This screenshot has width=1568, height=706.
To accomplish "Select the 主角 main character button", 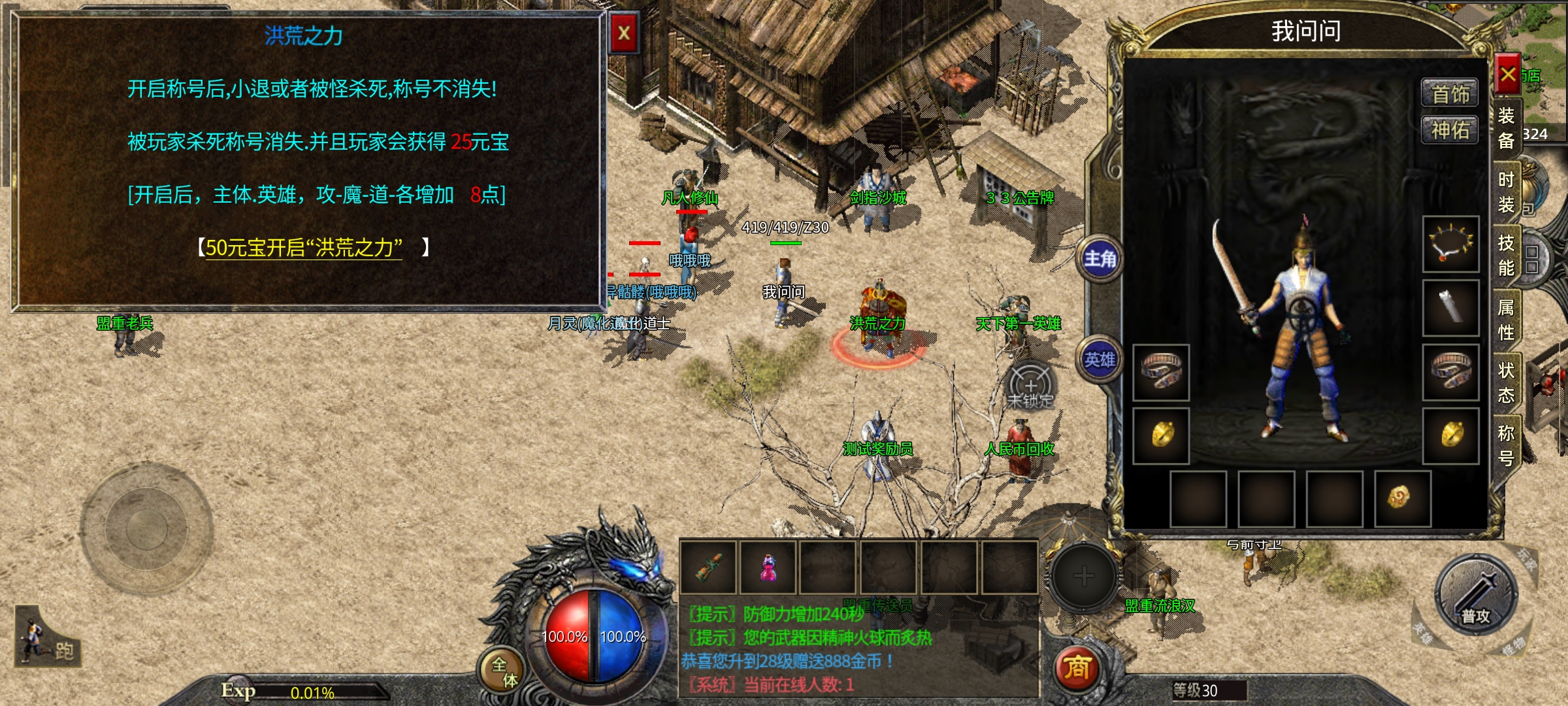I will pos(1100,260).
